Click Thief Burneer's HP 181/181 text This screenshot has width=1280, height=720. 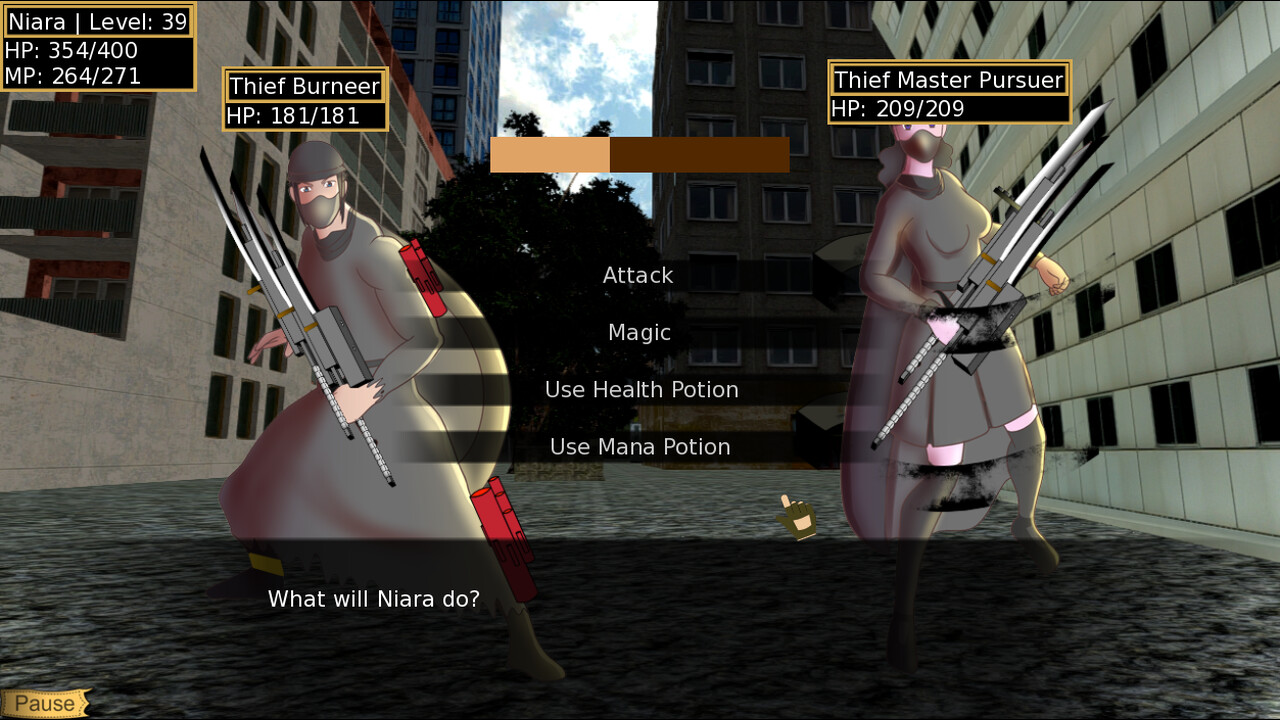tap(292, 113)
